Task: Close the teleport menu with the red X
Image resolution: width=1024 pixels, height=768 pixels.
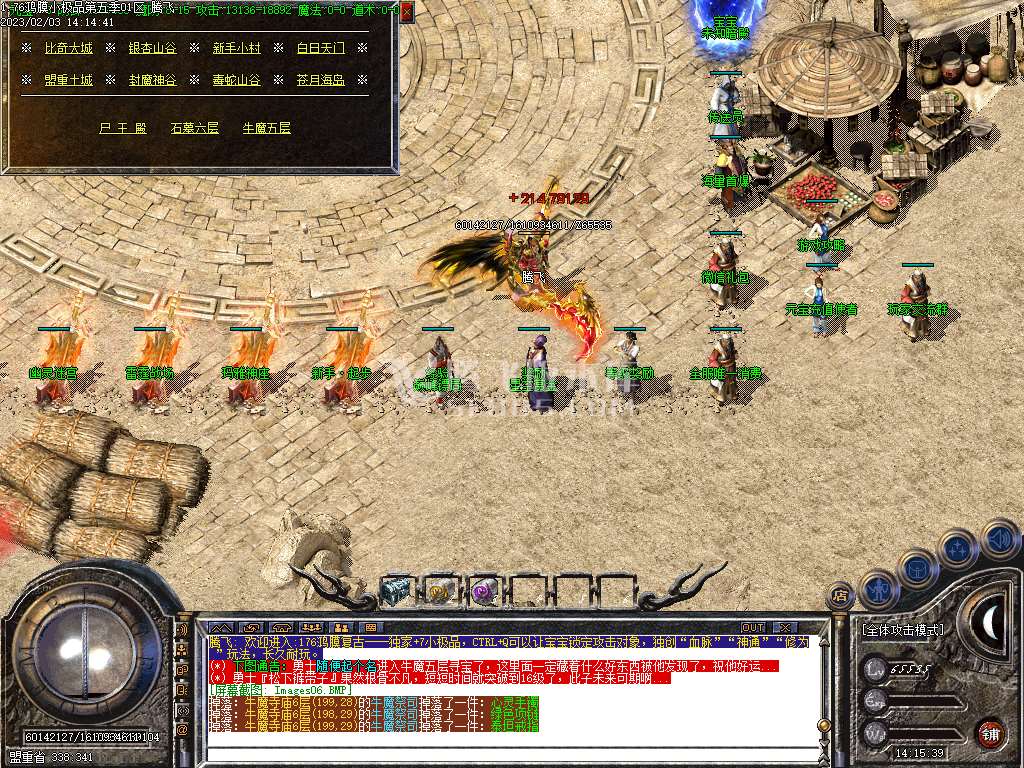Action: pos(406,12)
